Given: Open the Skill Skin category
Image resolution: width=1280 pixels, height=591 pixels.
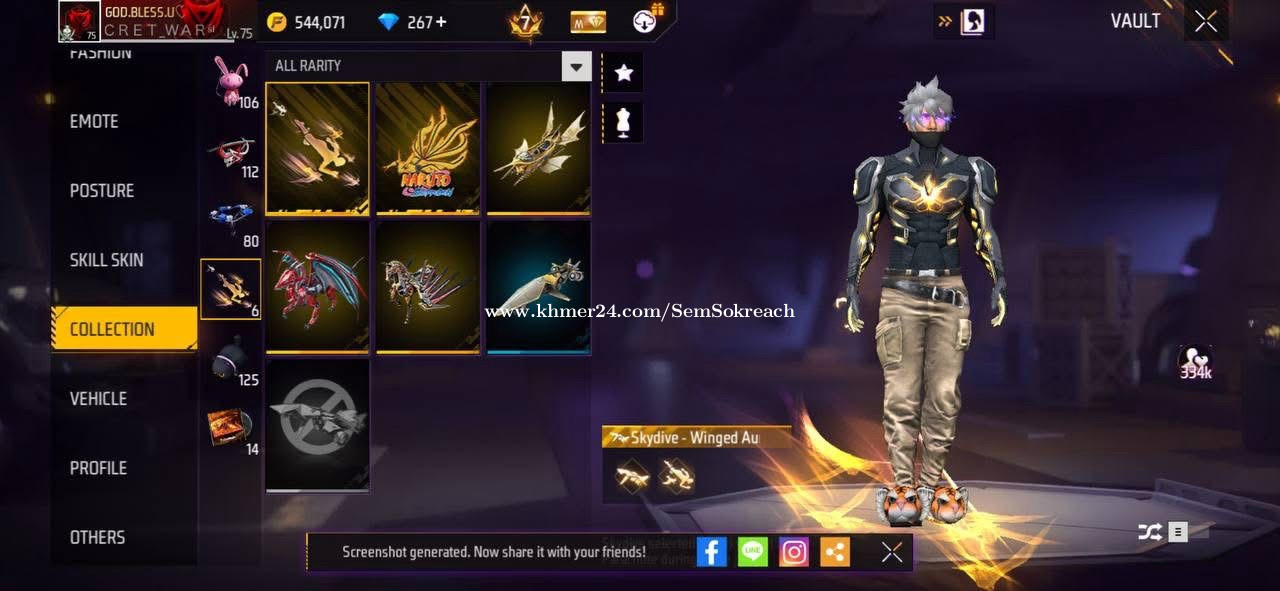Looking at the screenshot, I should pyautogui.click(x=106, y=260).
